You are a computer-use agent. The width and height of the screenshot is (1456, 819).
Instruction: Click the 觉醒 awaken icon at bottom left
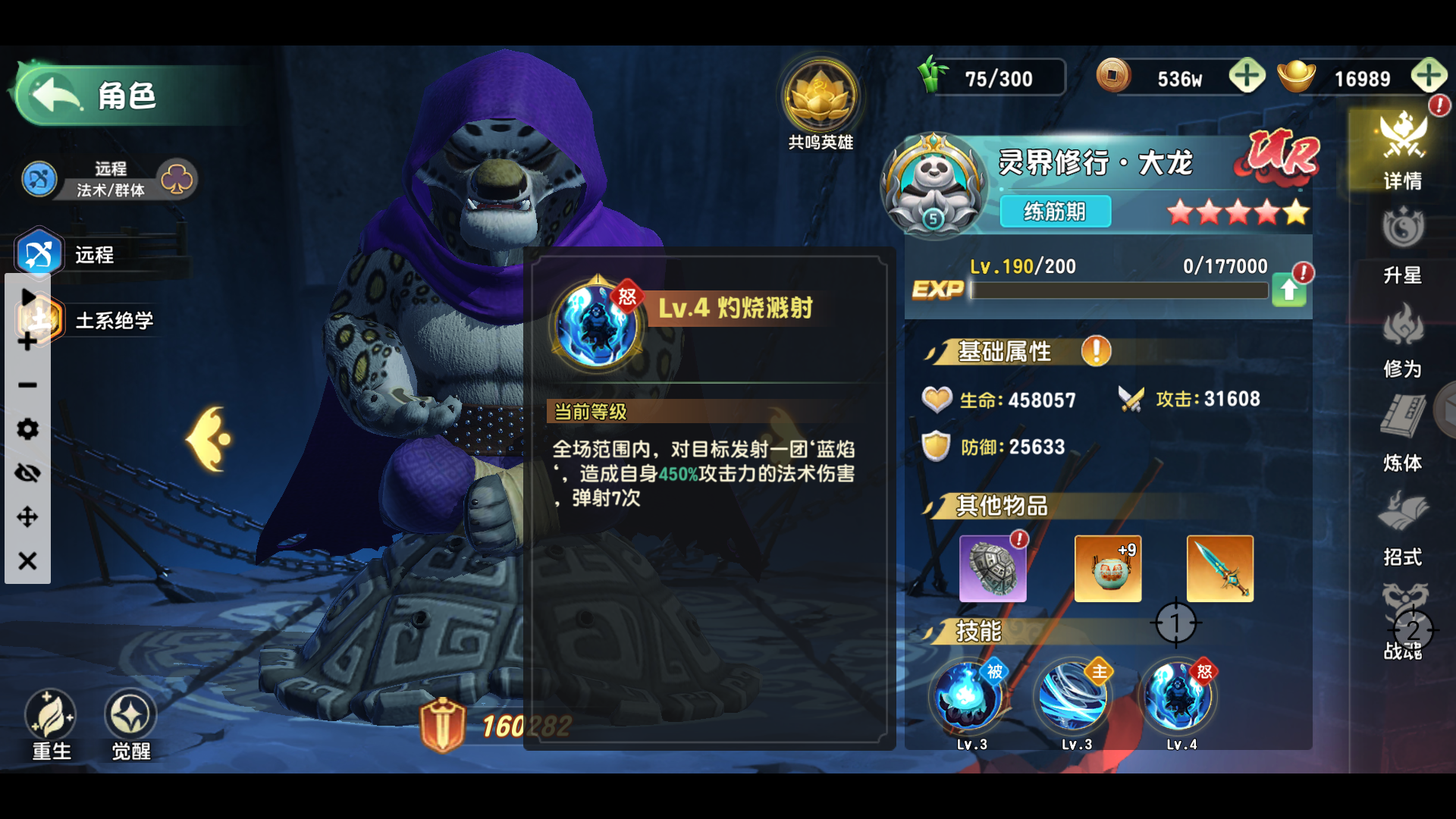click(x=128, y=714)
